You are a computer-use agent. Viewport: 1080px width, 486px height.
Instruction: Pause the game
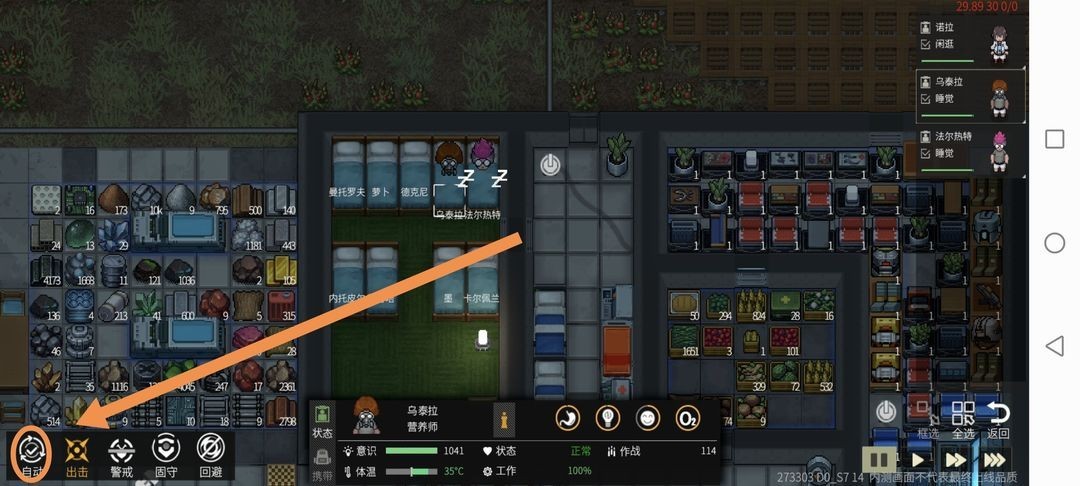tap(880, 460)
